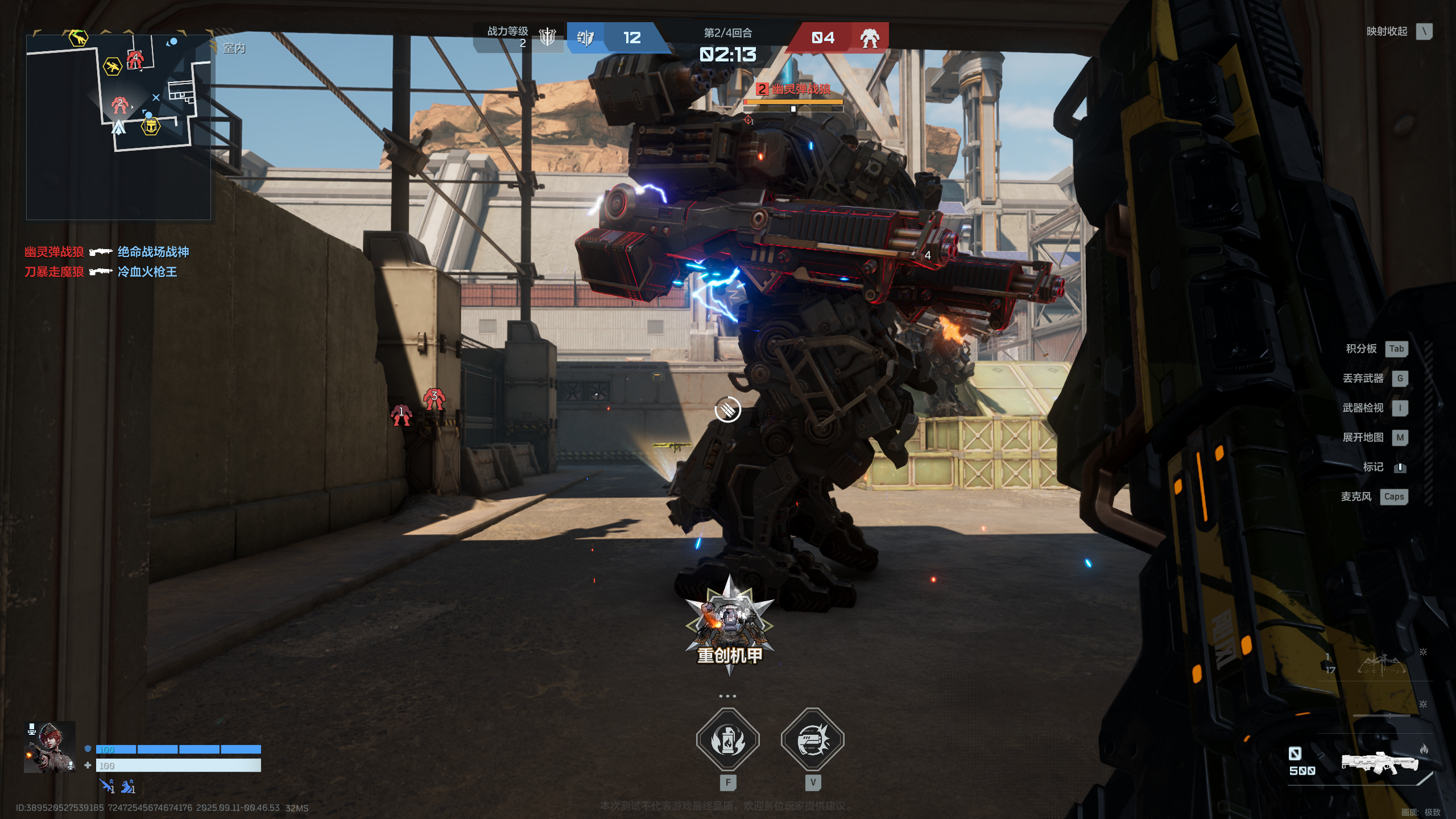1456x819 pixels.
Task: Click the combat power level emblem
Action: tap(547, 37)
